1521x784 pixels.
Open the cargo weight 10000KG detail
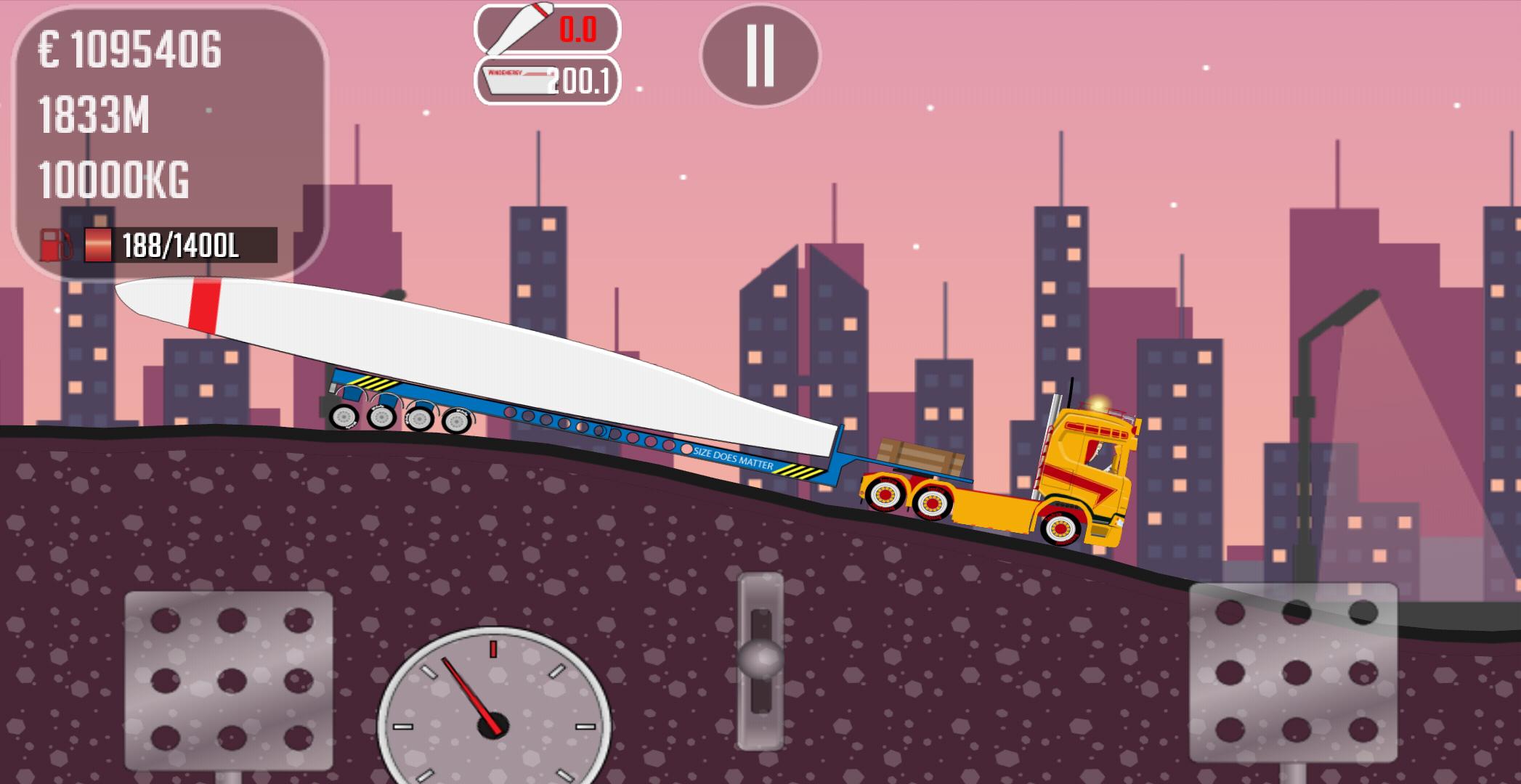pyautogui.click(x=113, y=177)
